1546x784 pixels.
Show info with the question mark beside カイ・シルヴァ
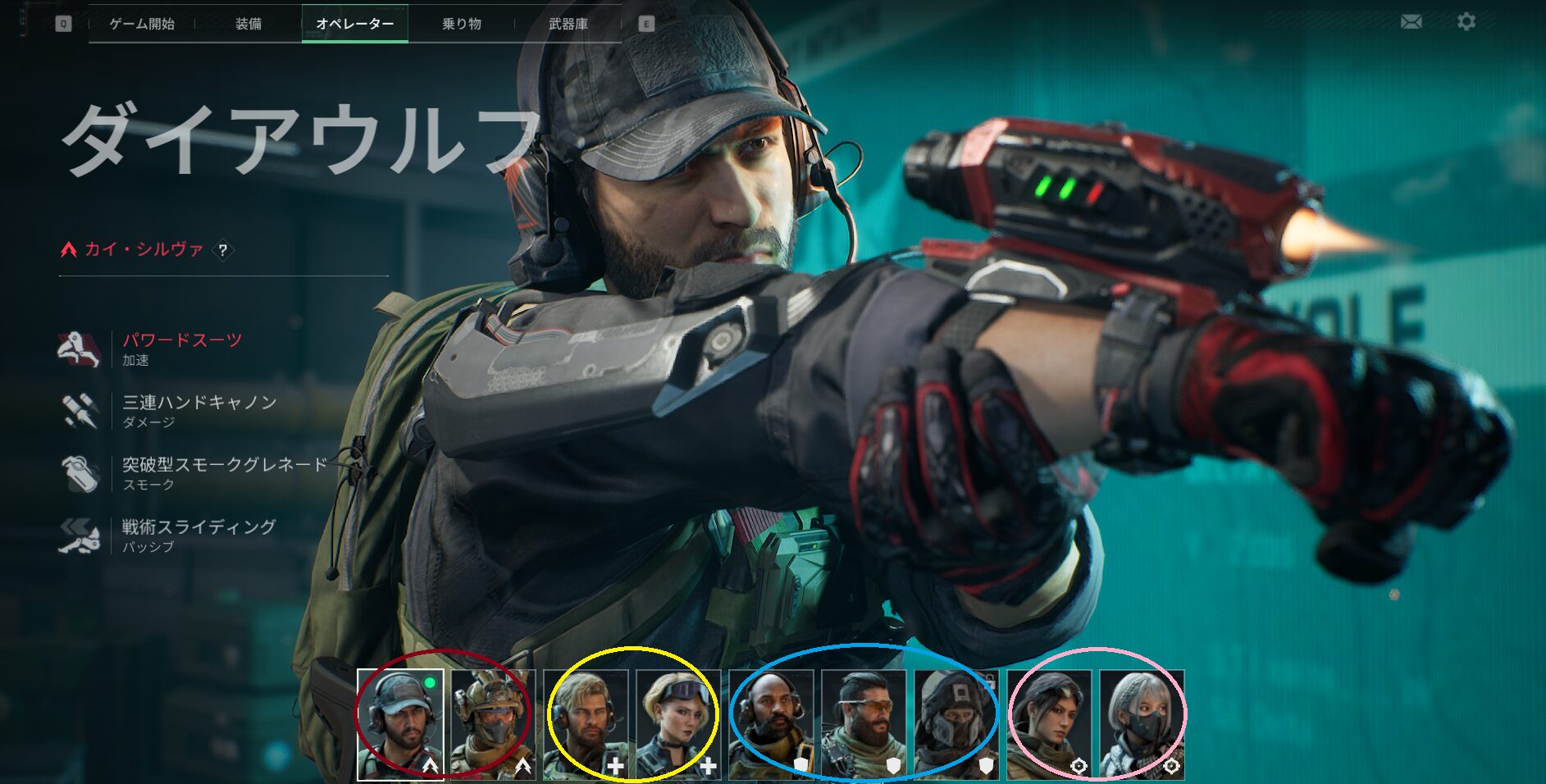pyautogui.click(x=222, y=250)
